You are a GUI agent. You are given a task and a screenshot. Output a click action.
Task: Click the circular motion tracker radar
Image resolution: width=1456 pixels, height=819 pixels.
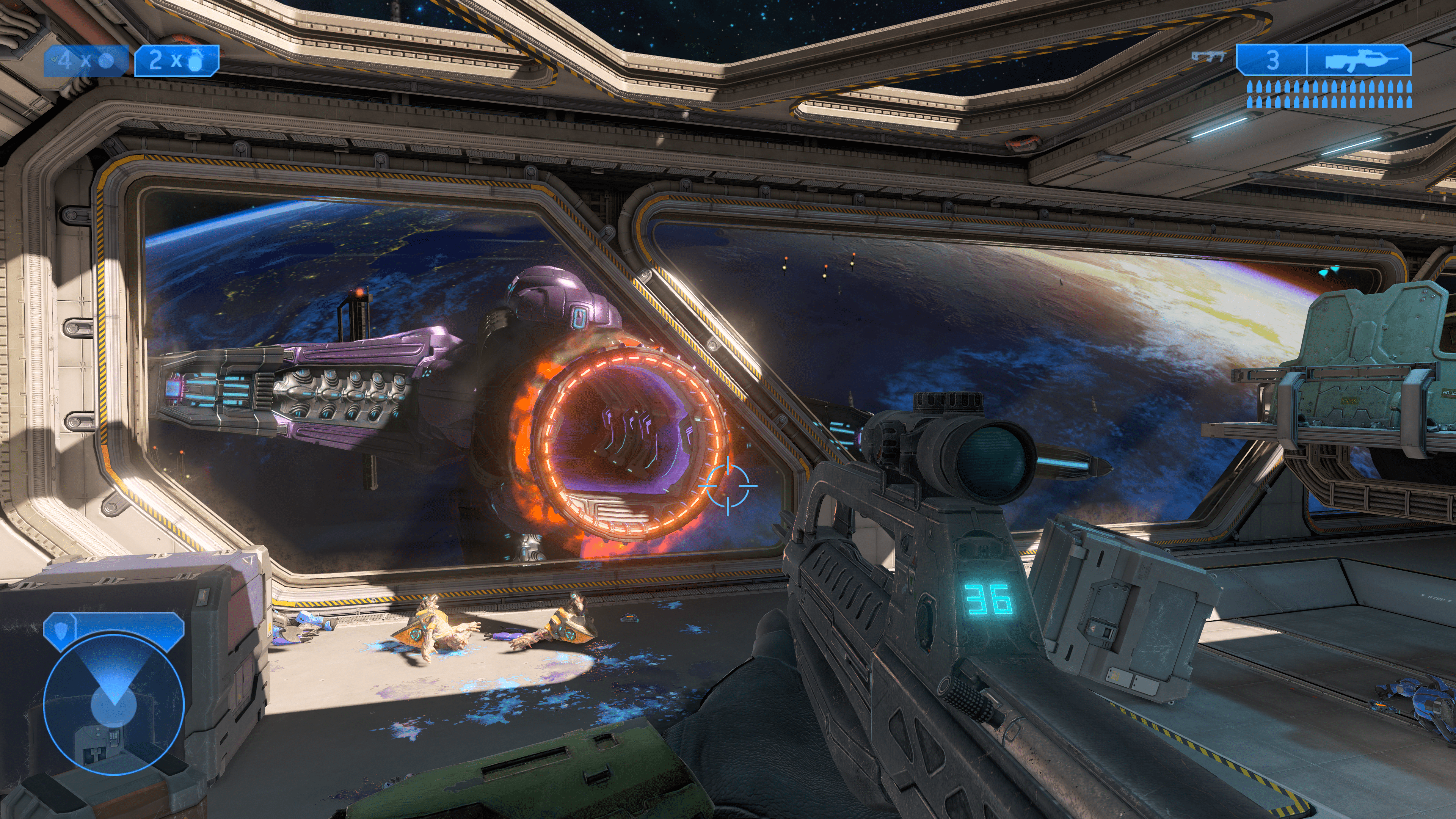click(114, 704)
